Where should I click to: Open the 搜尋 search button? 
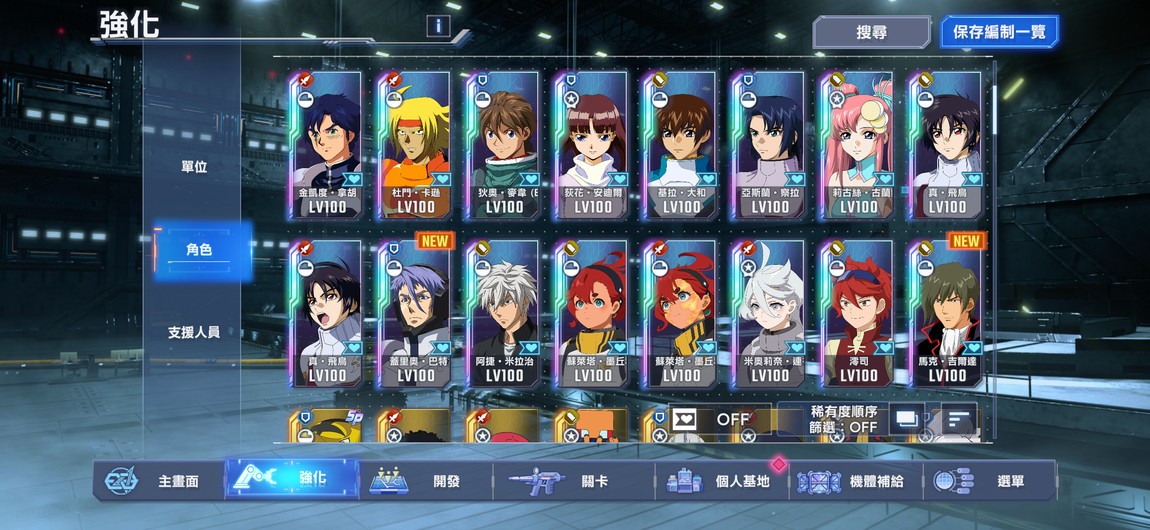click(871, 32)
